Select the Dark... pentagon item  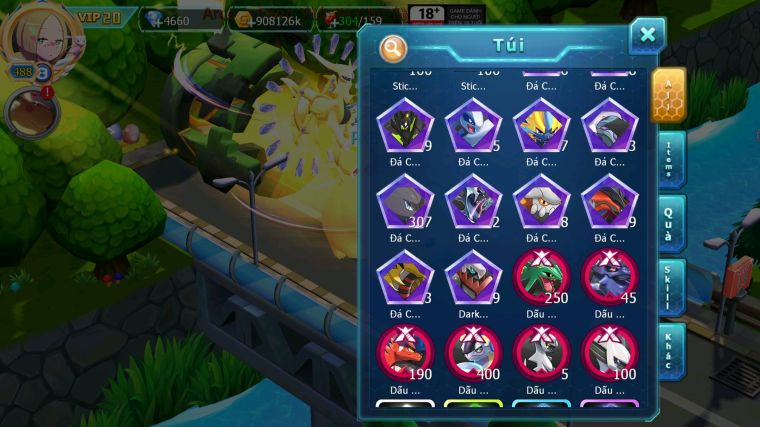(x=472, y=277)
